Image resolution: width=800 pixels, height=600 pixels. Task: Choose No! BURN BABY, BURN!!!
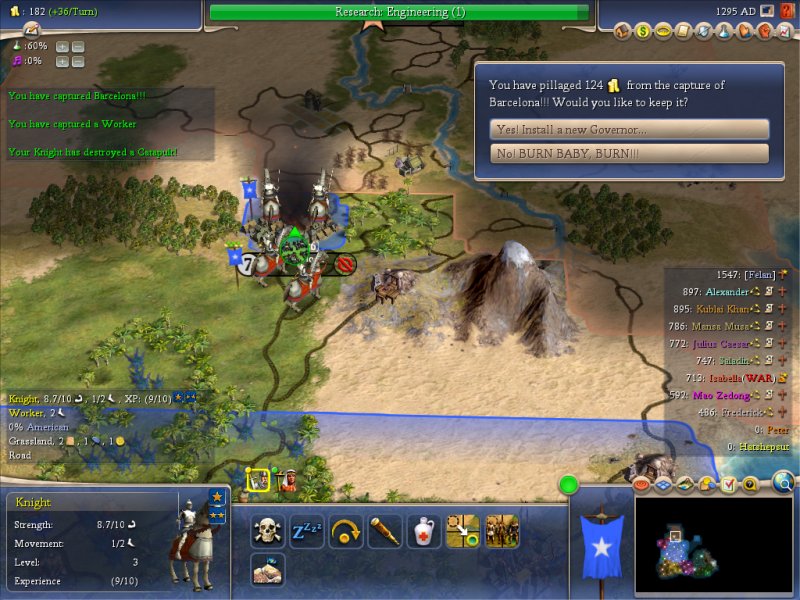(x=630, y=154)
